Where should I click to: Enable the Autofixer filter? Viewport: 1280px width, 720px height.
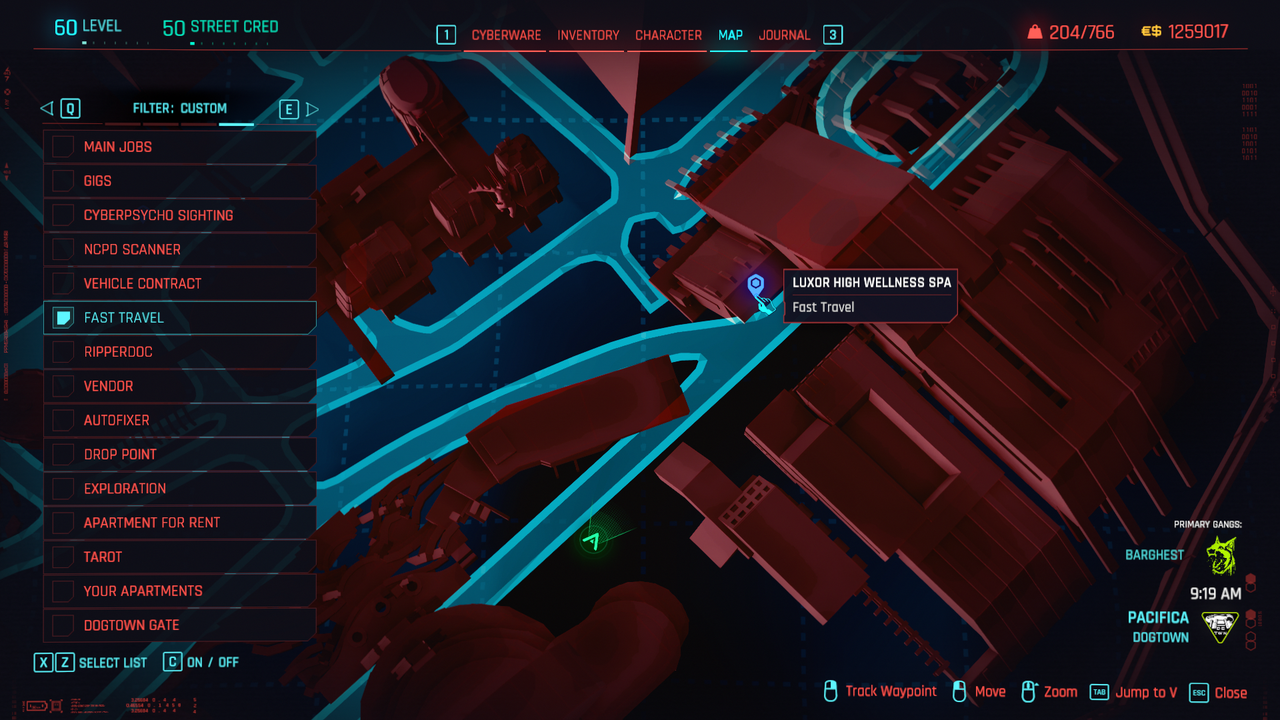(63, 420)
